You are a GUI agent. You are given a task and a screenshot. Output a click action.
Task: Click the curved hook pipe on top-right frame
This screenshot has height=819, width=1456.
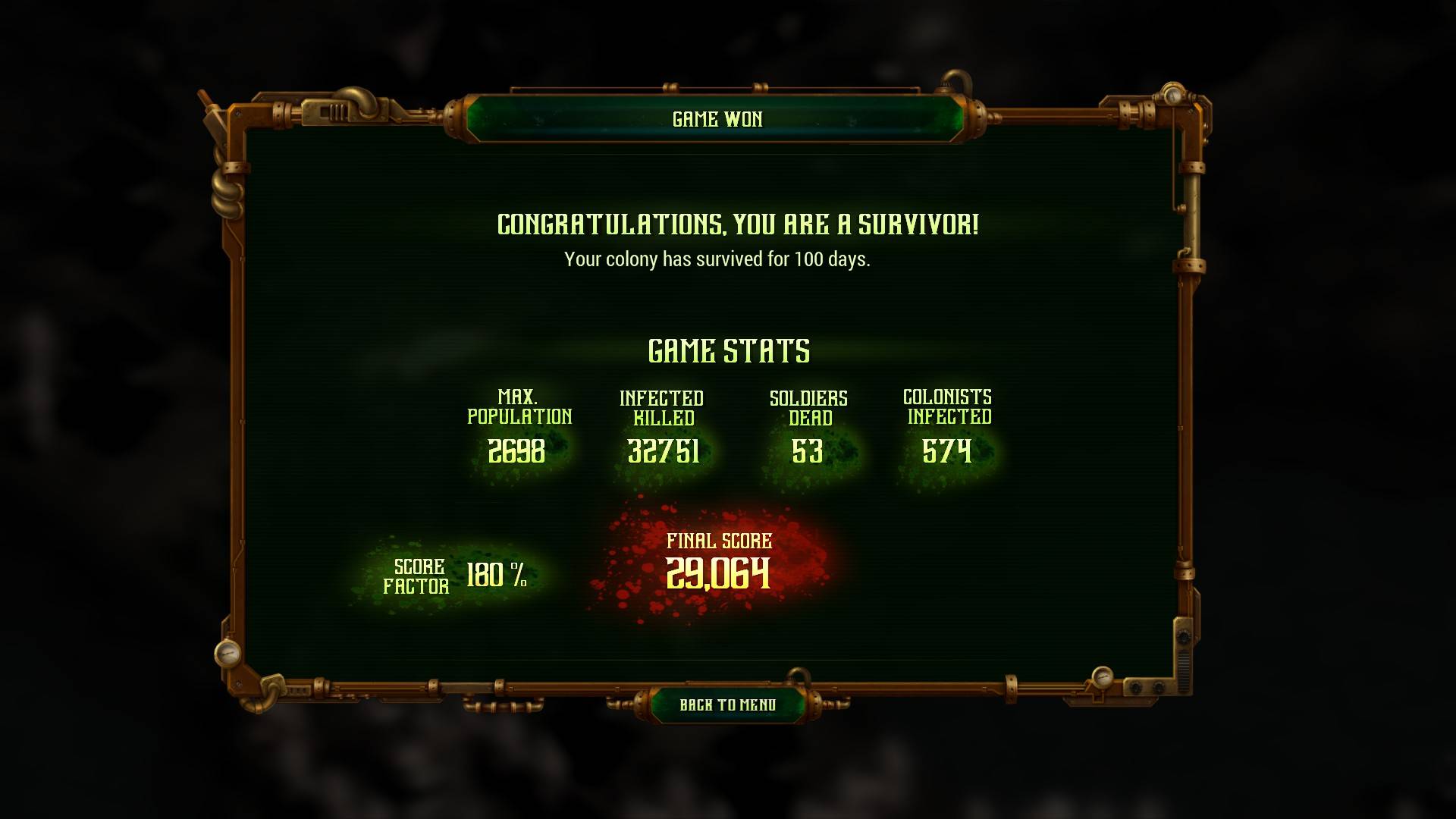click(957, 78)
